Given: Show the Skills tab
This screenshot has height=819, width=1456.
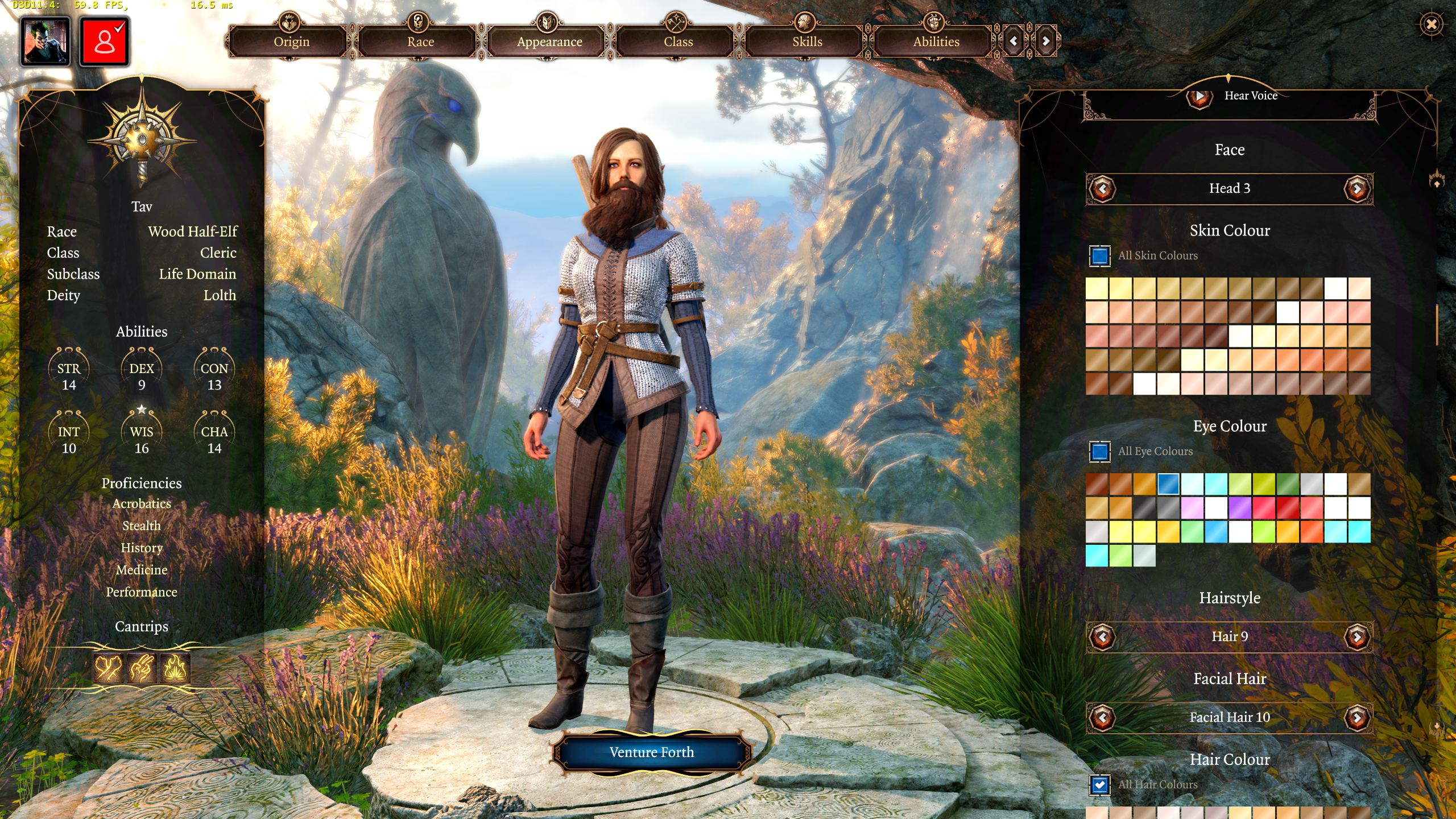Looking at the screenshot, I should click(x=807, y=42).
